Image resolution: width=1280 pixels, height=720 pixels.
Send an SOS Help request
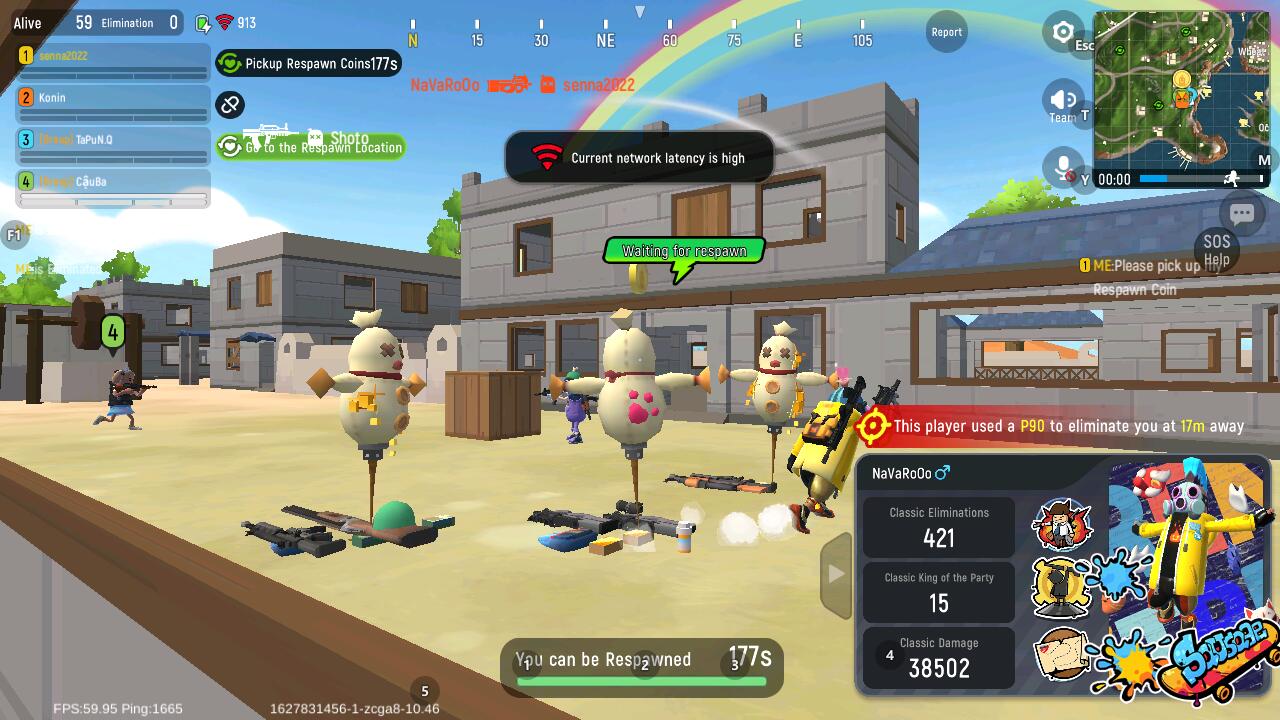click(1216, 250)
